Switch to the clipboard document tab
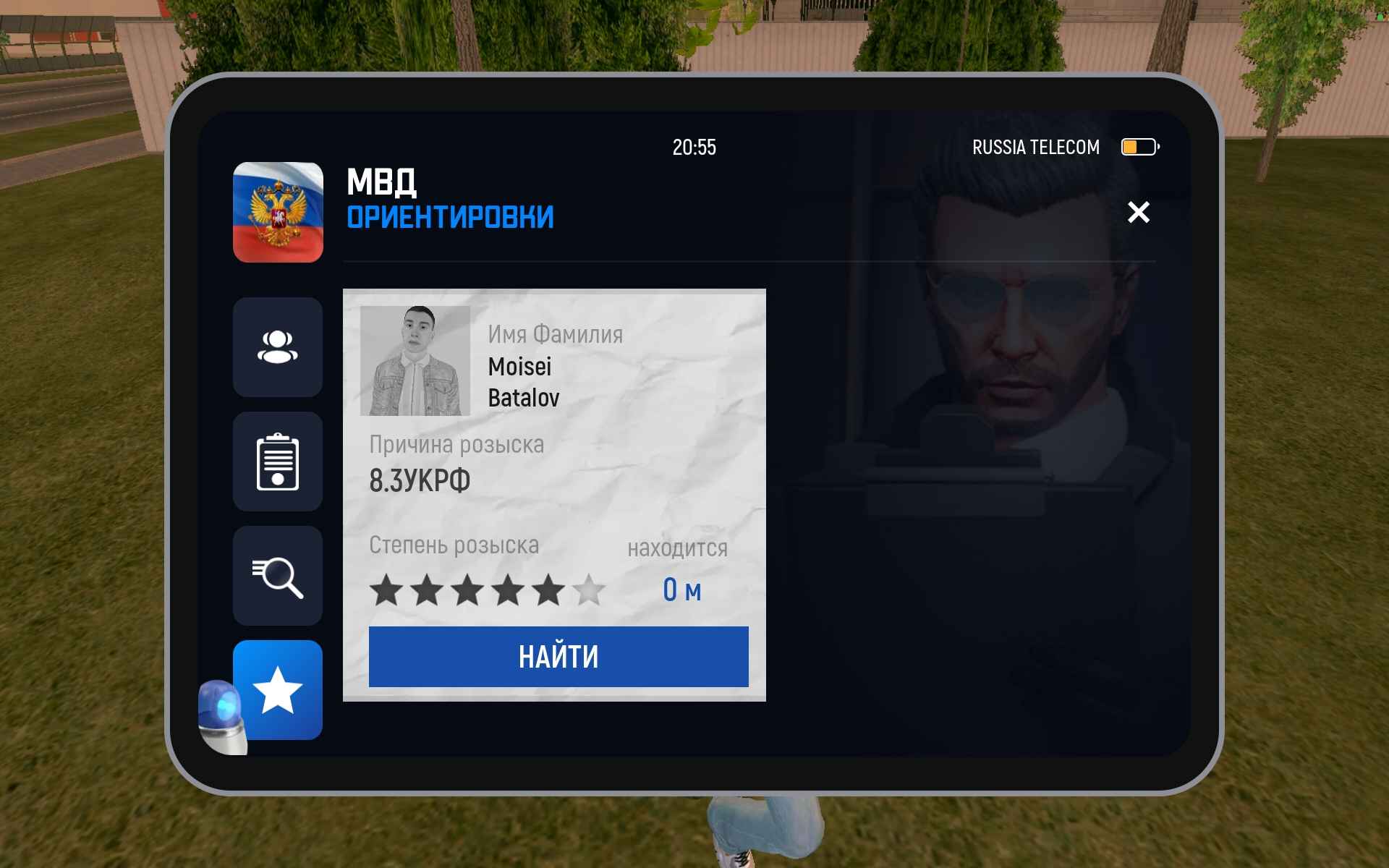The height and width of the screenshot is (868, 1389). point(278,461)
